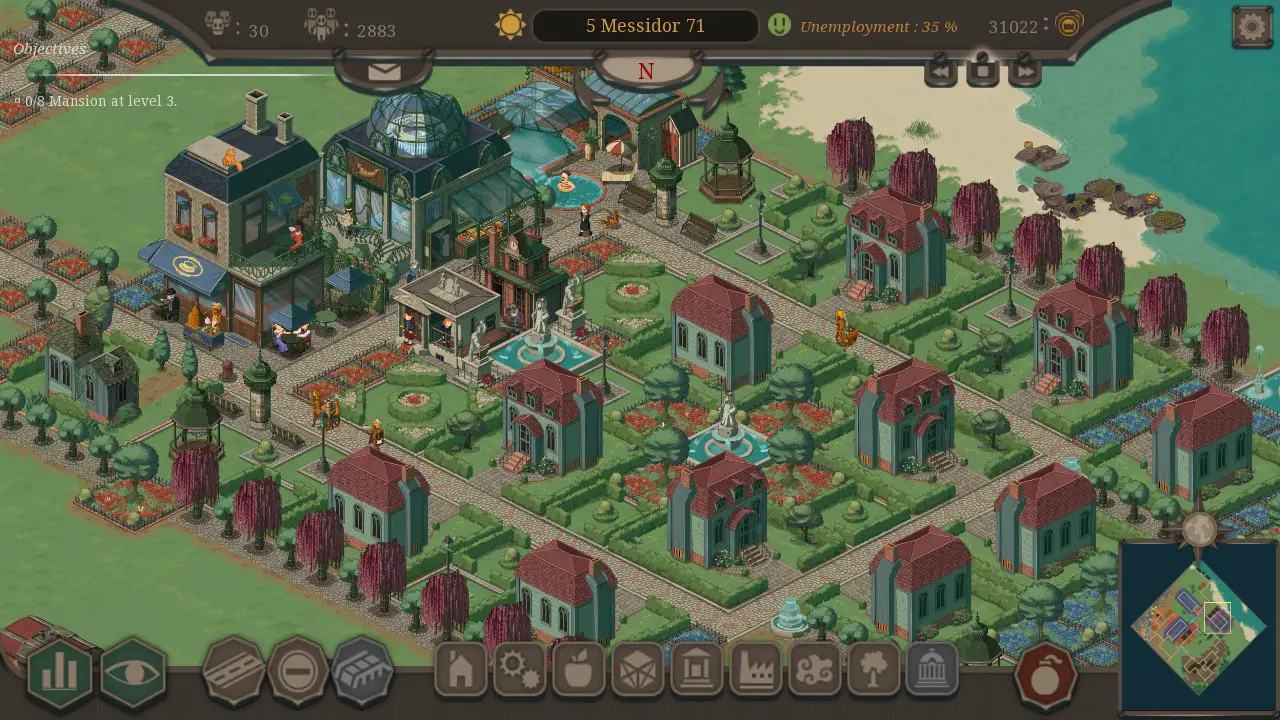Pause the game simulation
Image resolution: width=1280 pixels, height=720 pixels.
[x=982, y=70]
